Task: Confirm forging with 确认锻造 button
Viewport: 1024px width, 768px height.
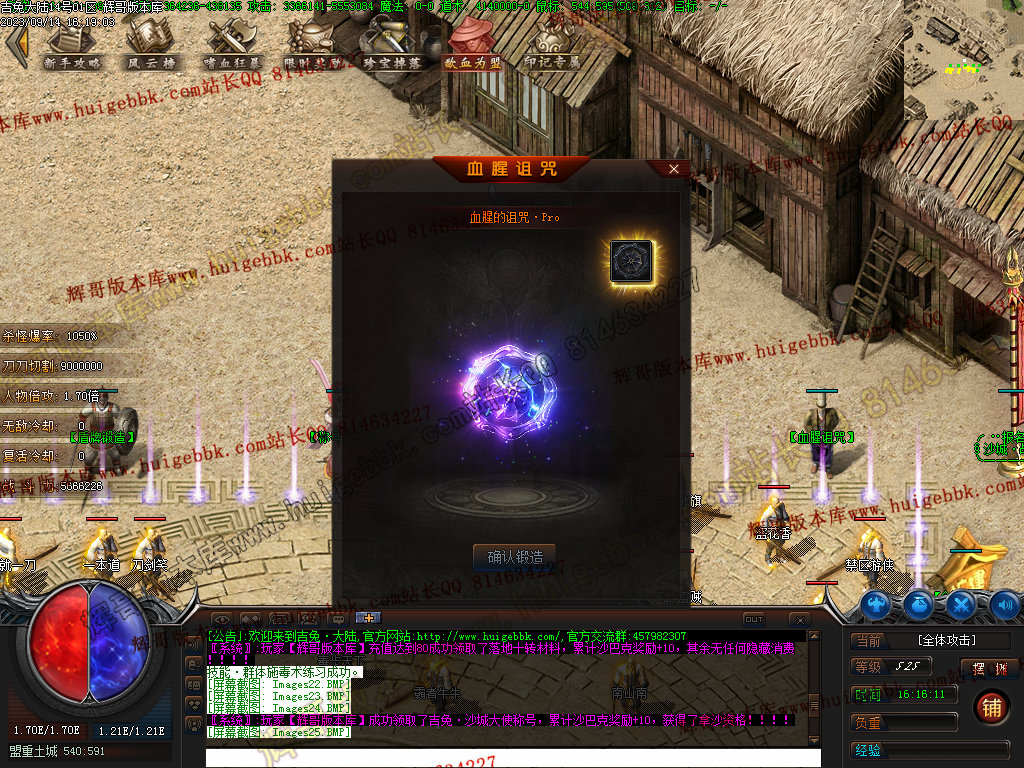Action: coord(514,557)
